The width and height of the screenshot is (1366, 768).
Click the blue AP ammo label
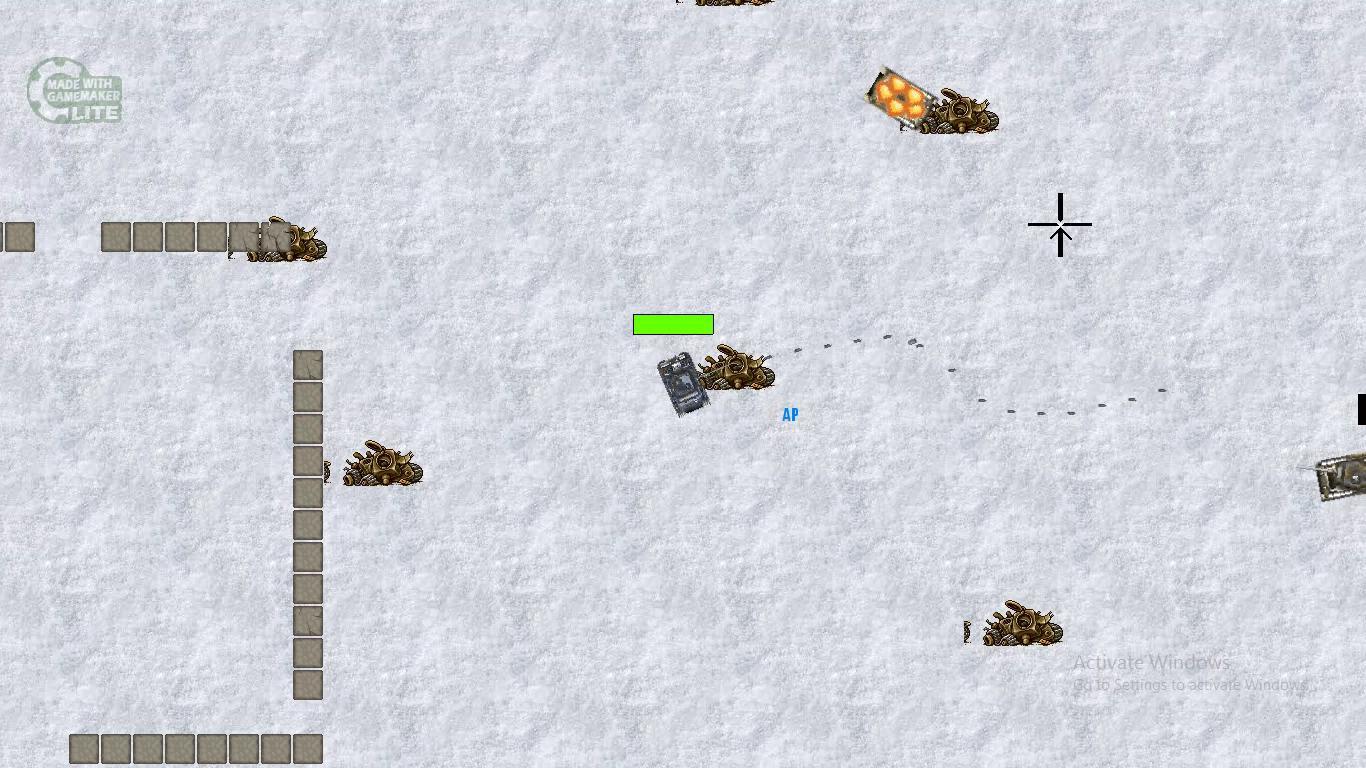pyautogui.click(x=790, y=414)
